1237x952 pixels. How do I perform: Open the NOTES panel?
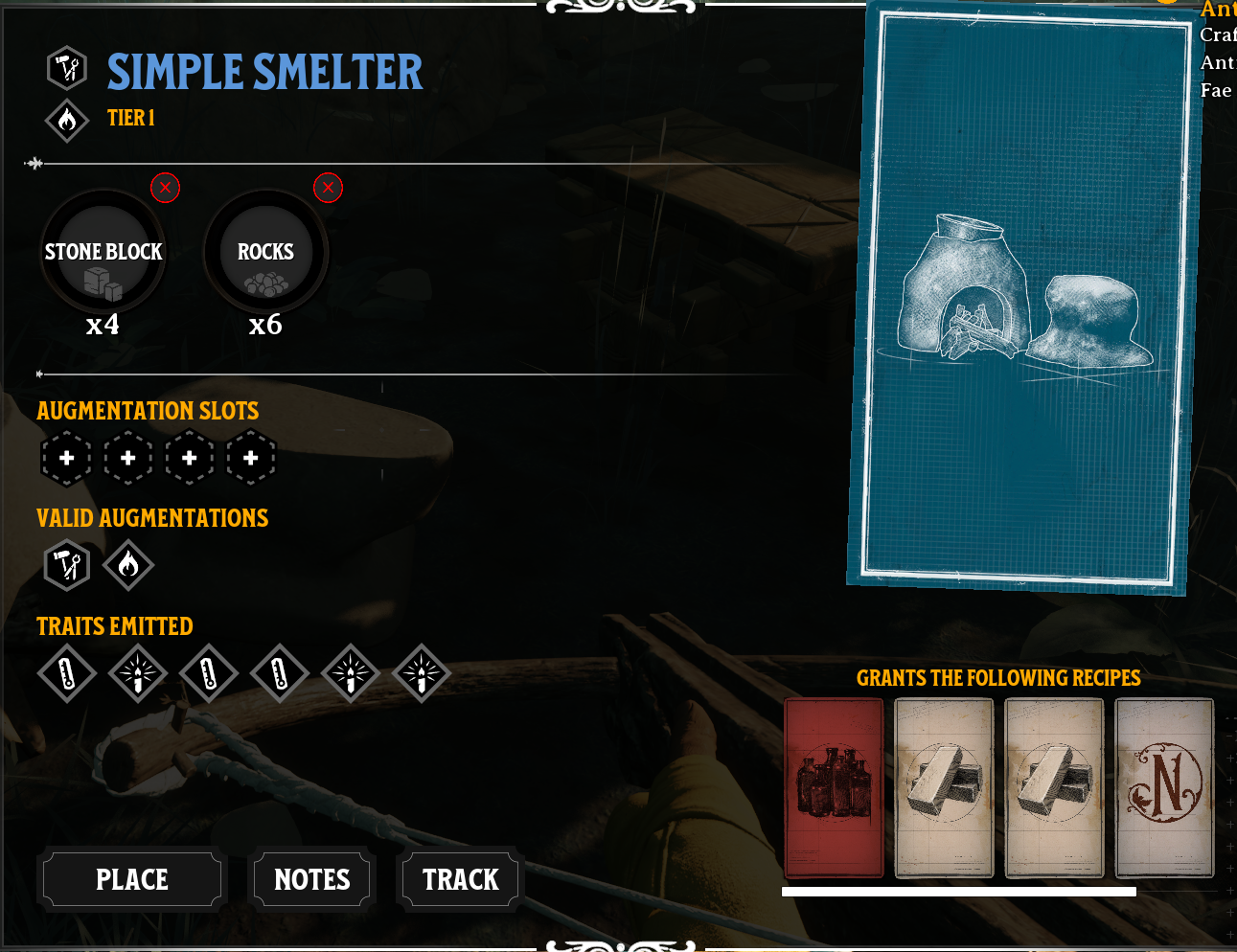[x=310, y=878]
